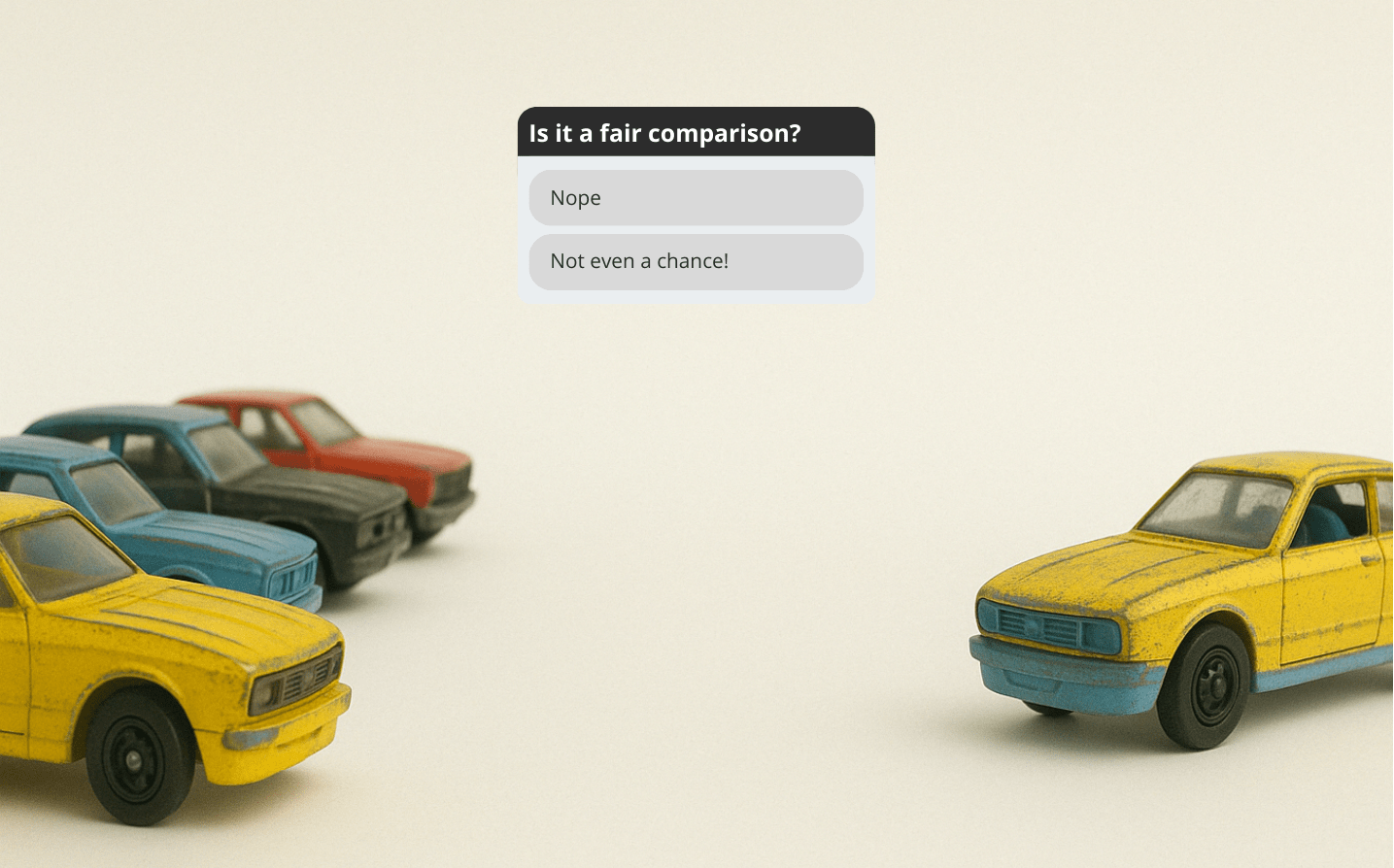Select the "Not even a chance!" reply
Image resolution: width=1394 pixels, height=868 pixels.
pos(696,261)
